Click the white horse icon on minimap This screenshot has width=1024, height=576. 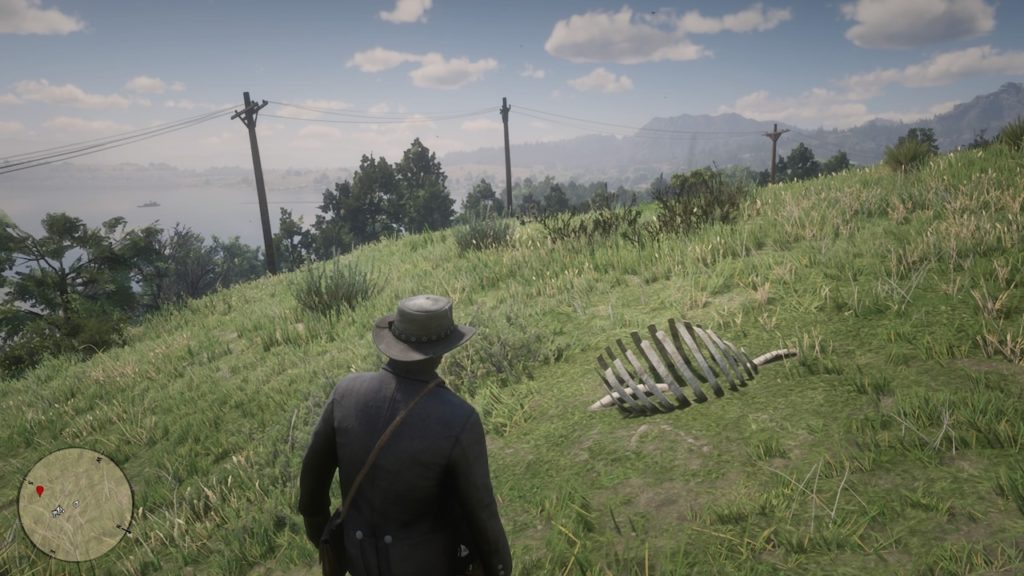click(58, 511)
